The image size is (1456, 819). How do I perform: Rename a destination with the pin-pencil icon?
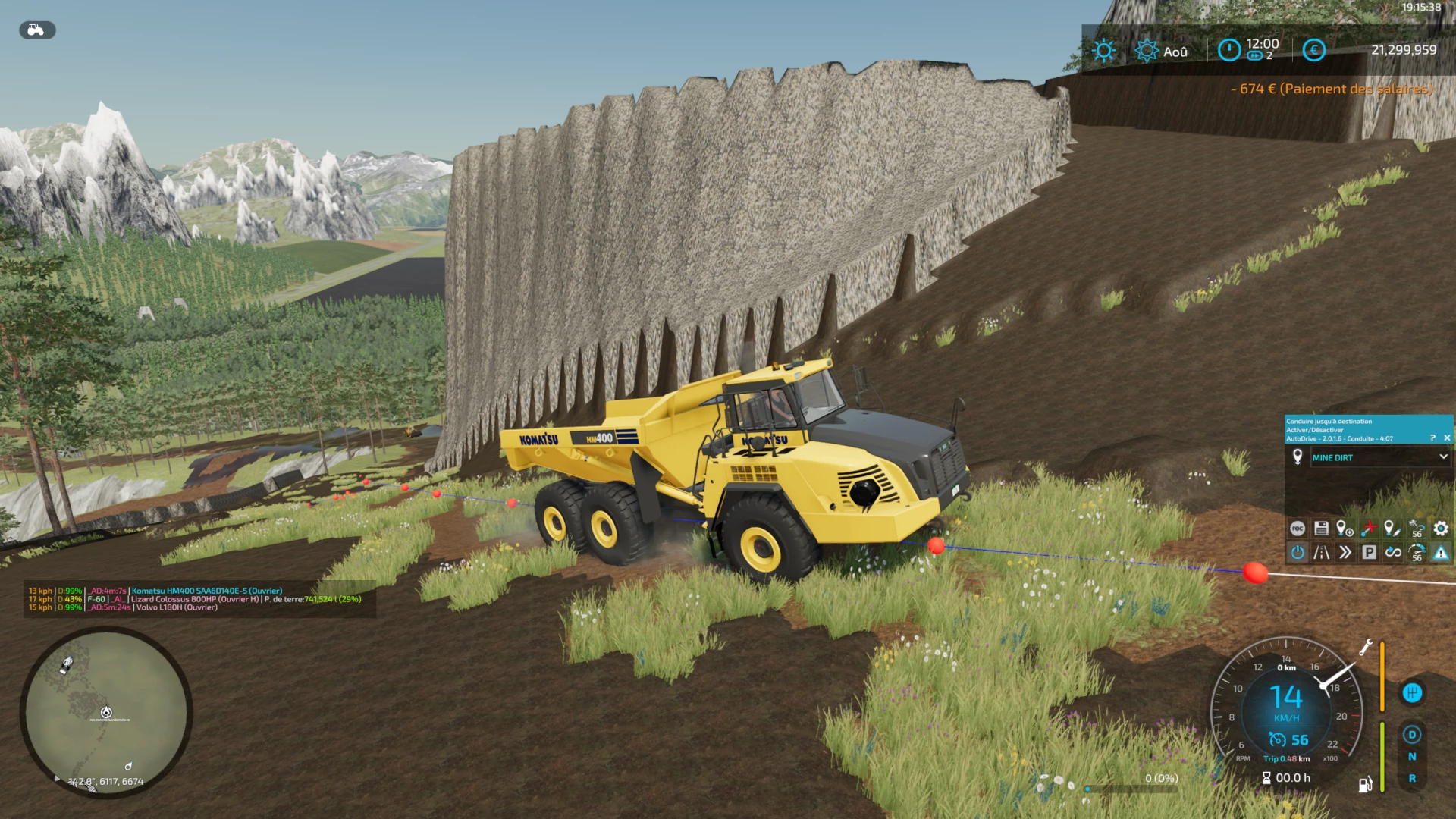pyautogui.click(x=1392, y=529)
